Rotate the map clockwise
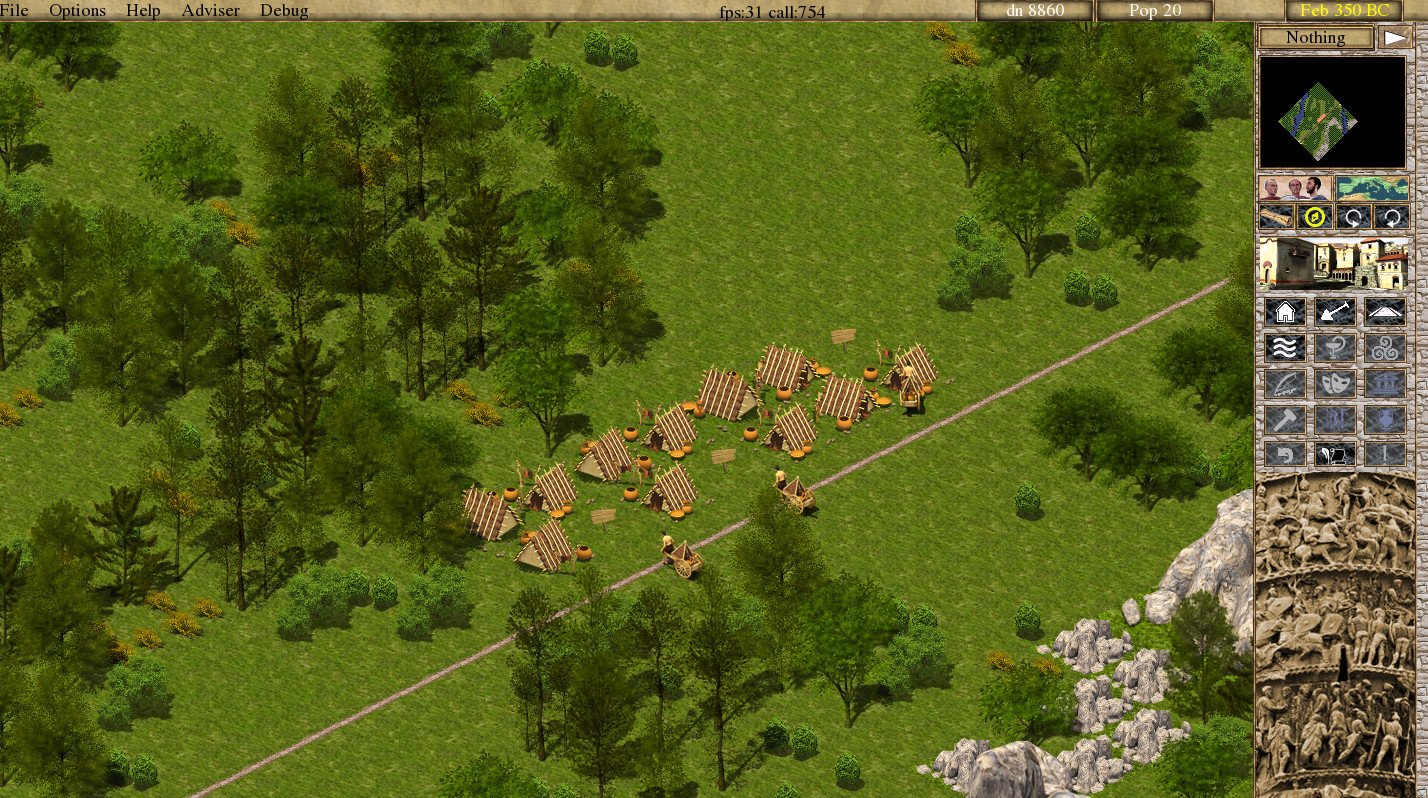 pyautogui.click(x=1393, y=216)
